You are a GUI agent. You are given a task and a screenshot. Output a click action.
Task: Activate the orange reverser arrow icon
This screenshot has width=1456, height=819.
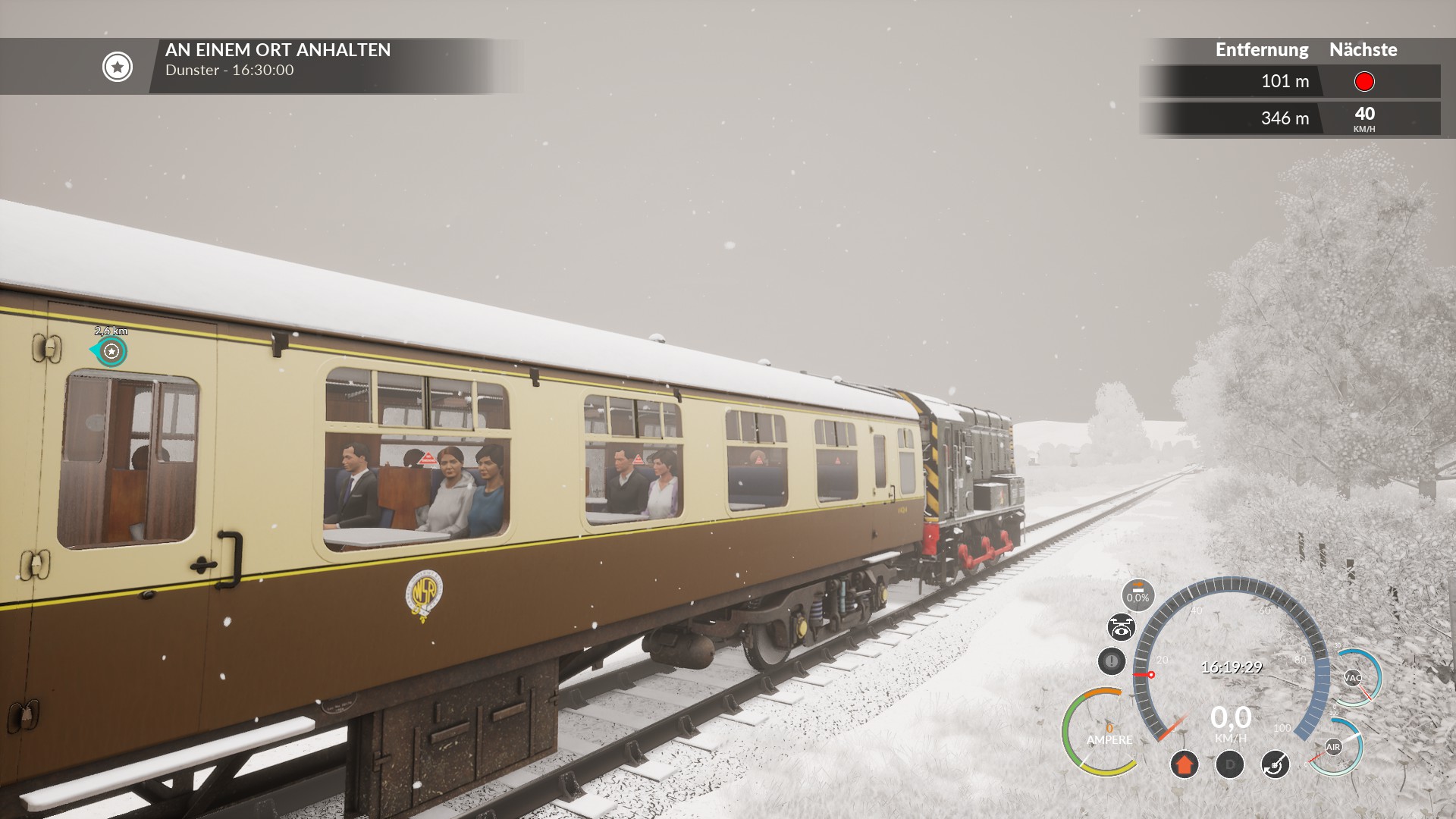point(1184,764)
